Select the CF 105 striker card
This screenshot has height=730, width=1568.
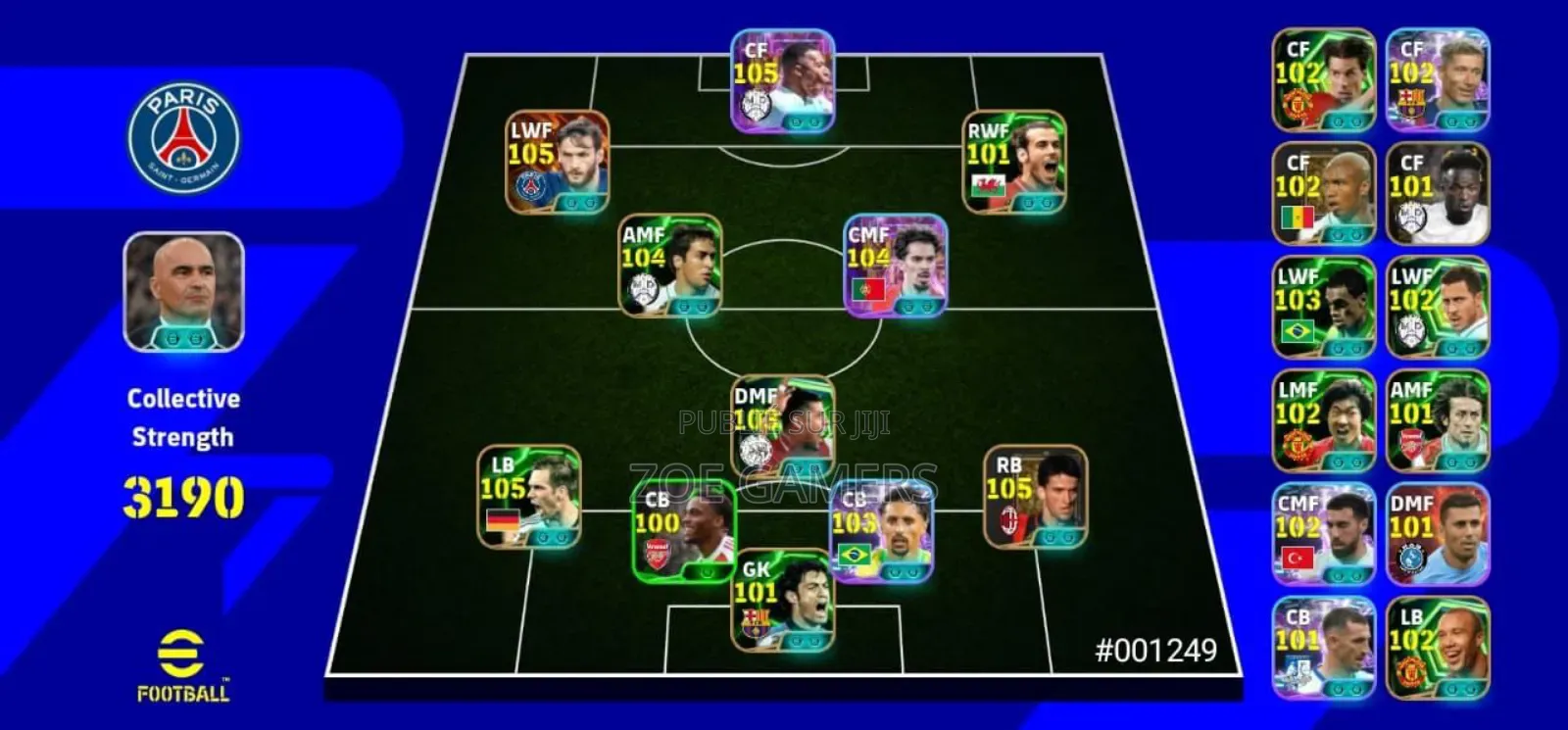pyautogui.click(x=783, y=80)
